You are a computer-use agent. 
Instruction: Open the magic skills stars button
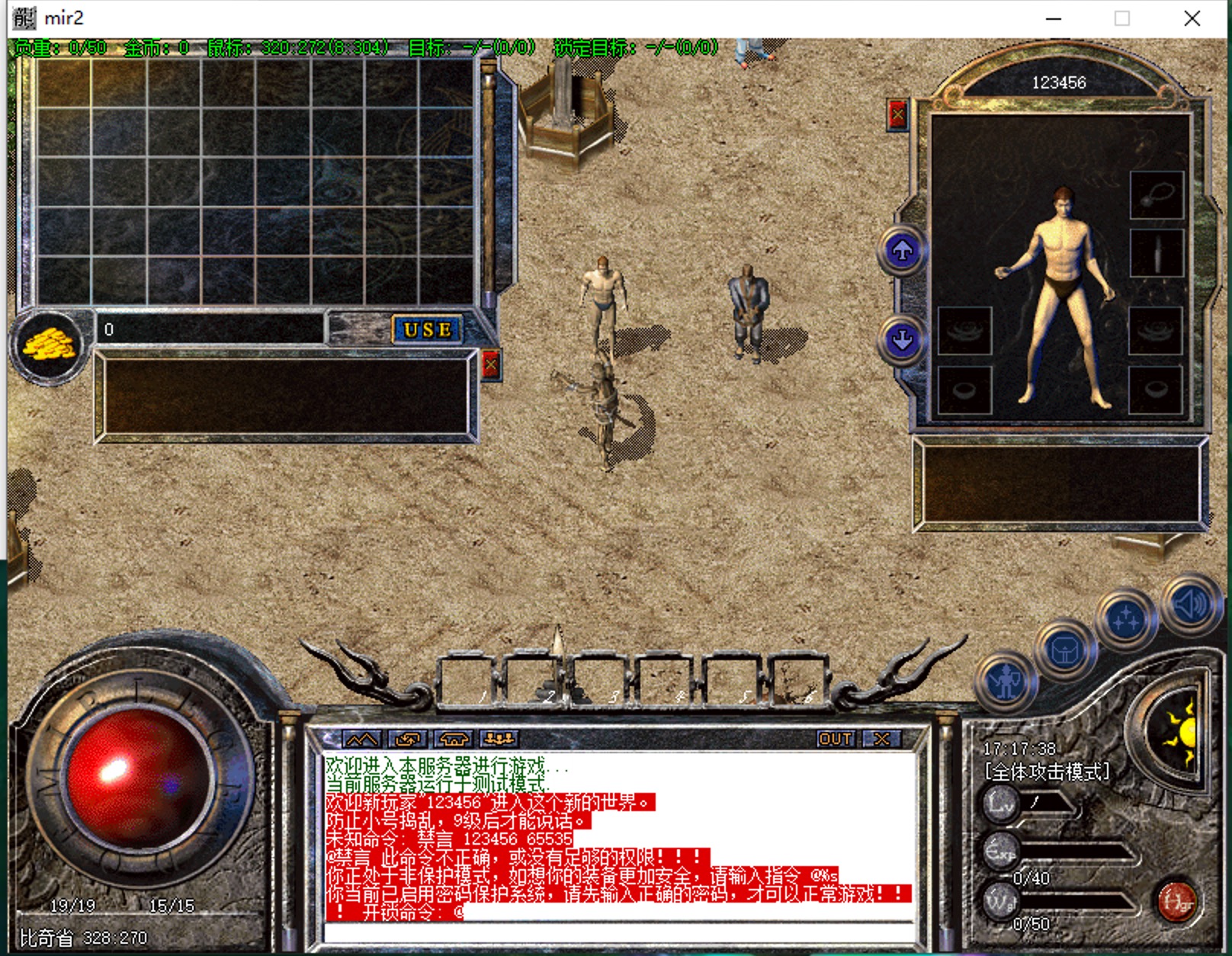pos(1125,619)
